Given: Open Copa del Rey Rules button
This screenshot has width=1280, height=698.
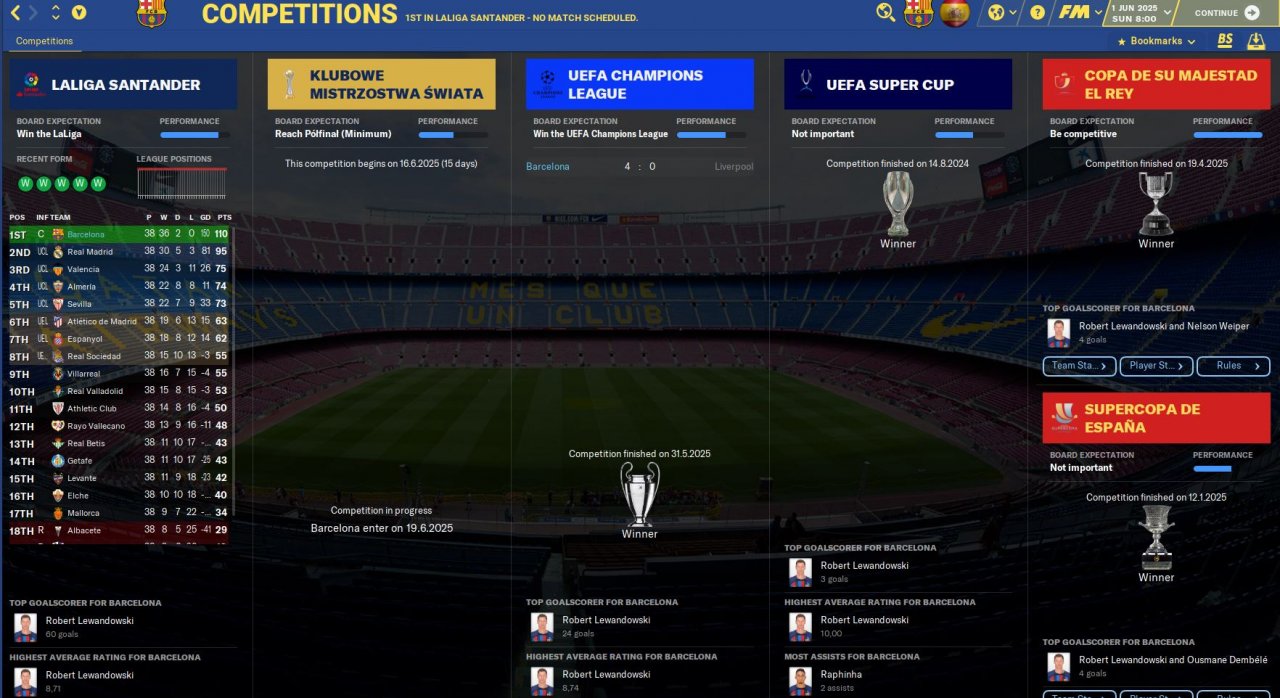Looking at the screenshot, I should click(1233, 366).
